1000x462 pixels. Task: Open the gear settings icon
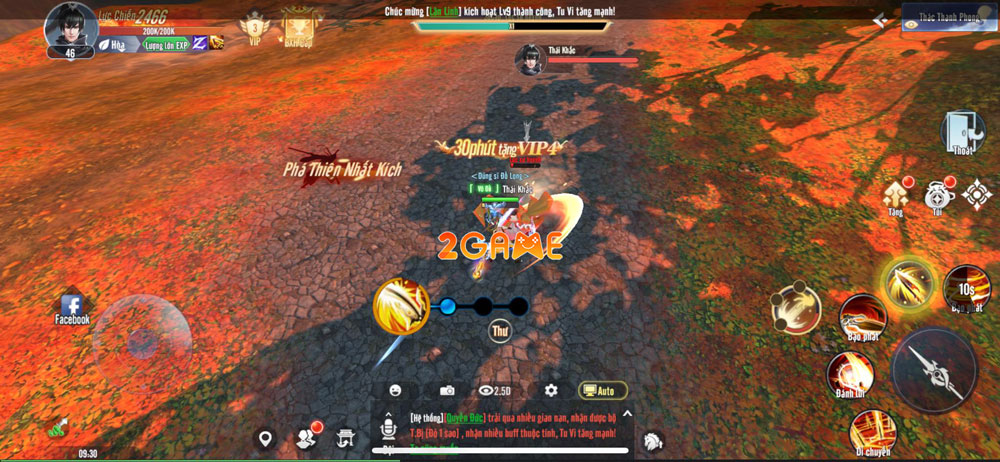click(x=551, y=390)
